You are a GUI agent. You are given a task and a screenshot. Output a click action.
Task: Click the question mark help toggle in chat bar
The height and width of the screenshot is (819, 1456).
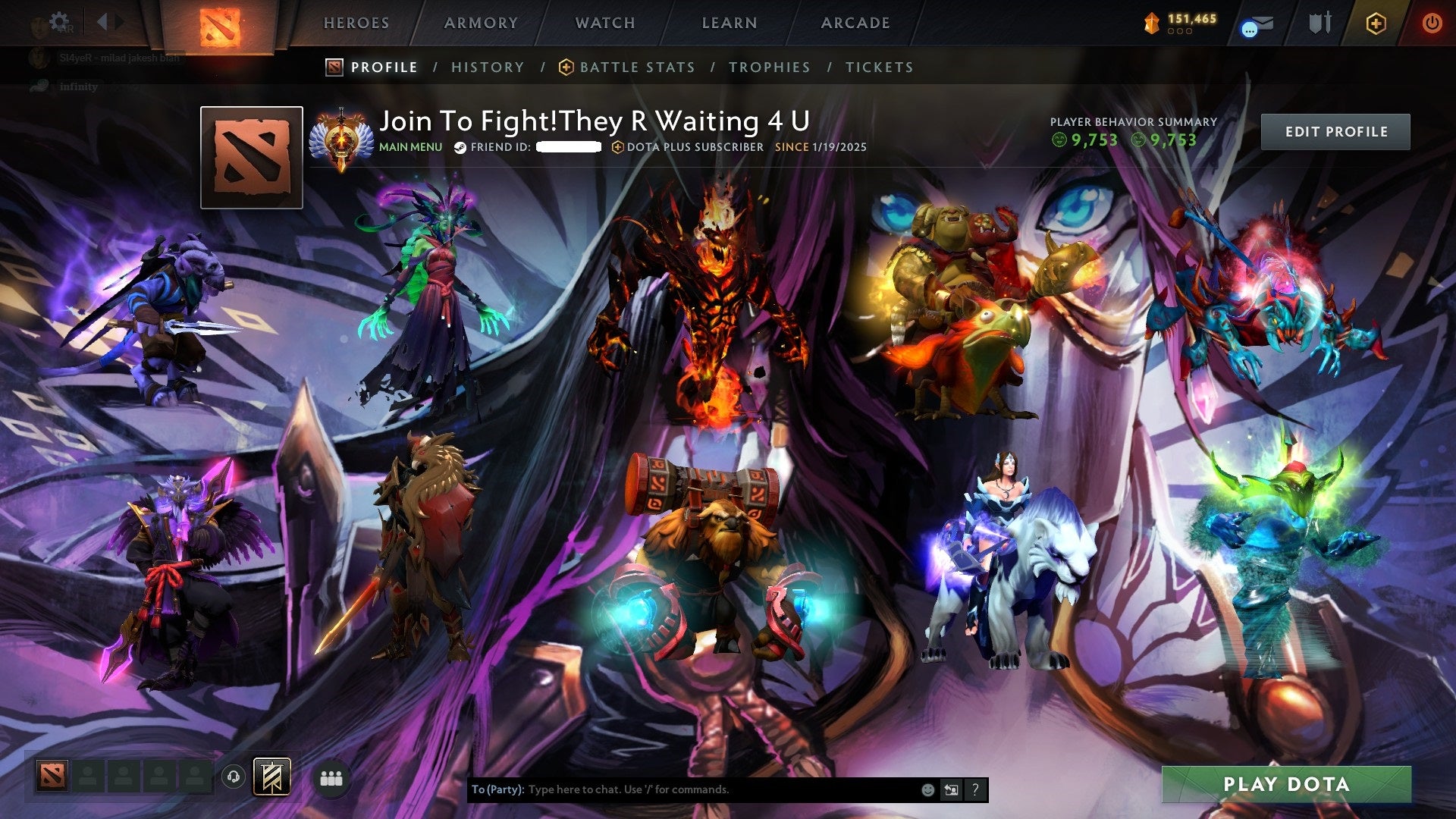pyautogui.click(x=975, y=789)
